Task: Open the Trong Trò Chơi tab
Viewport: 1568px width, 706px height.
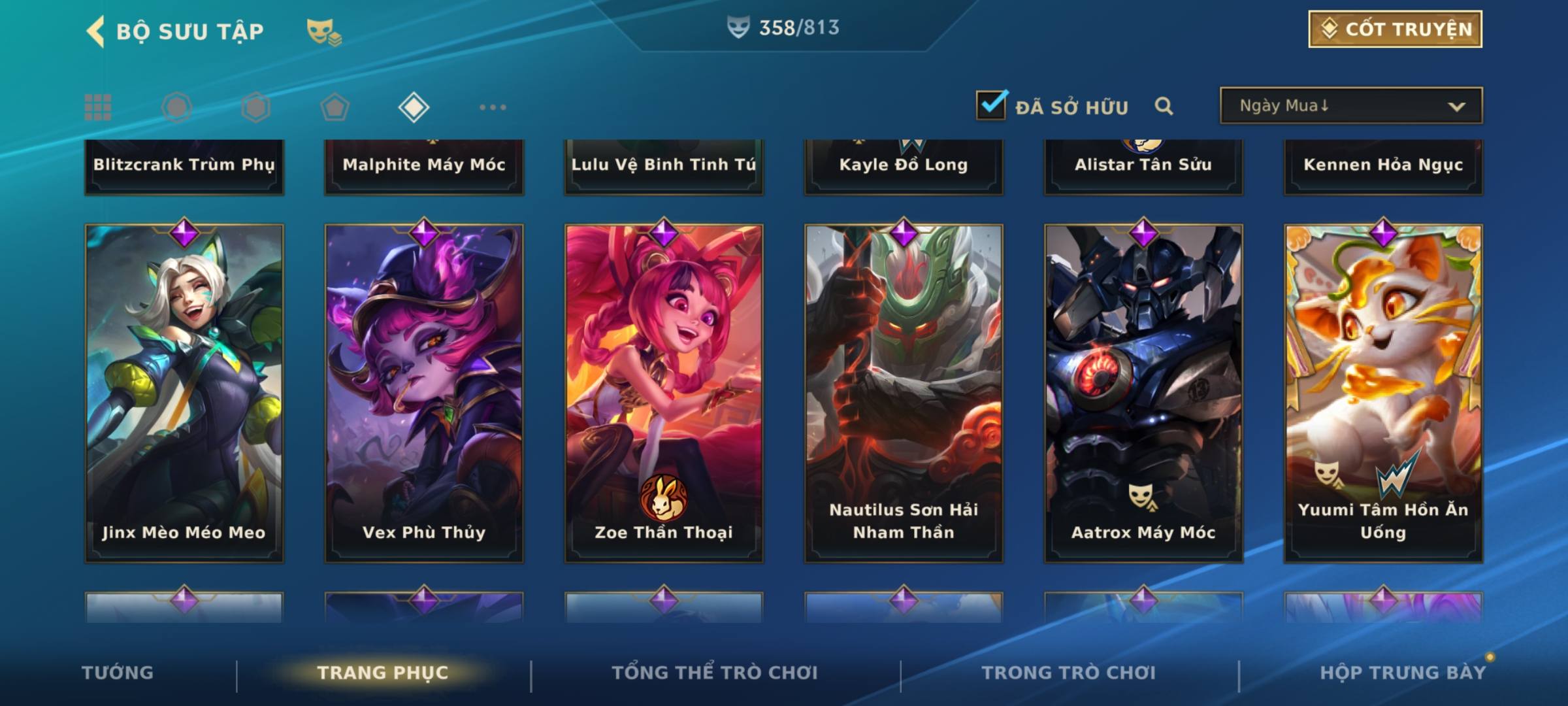Action: coord(1068,673)
